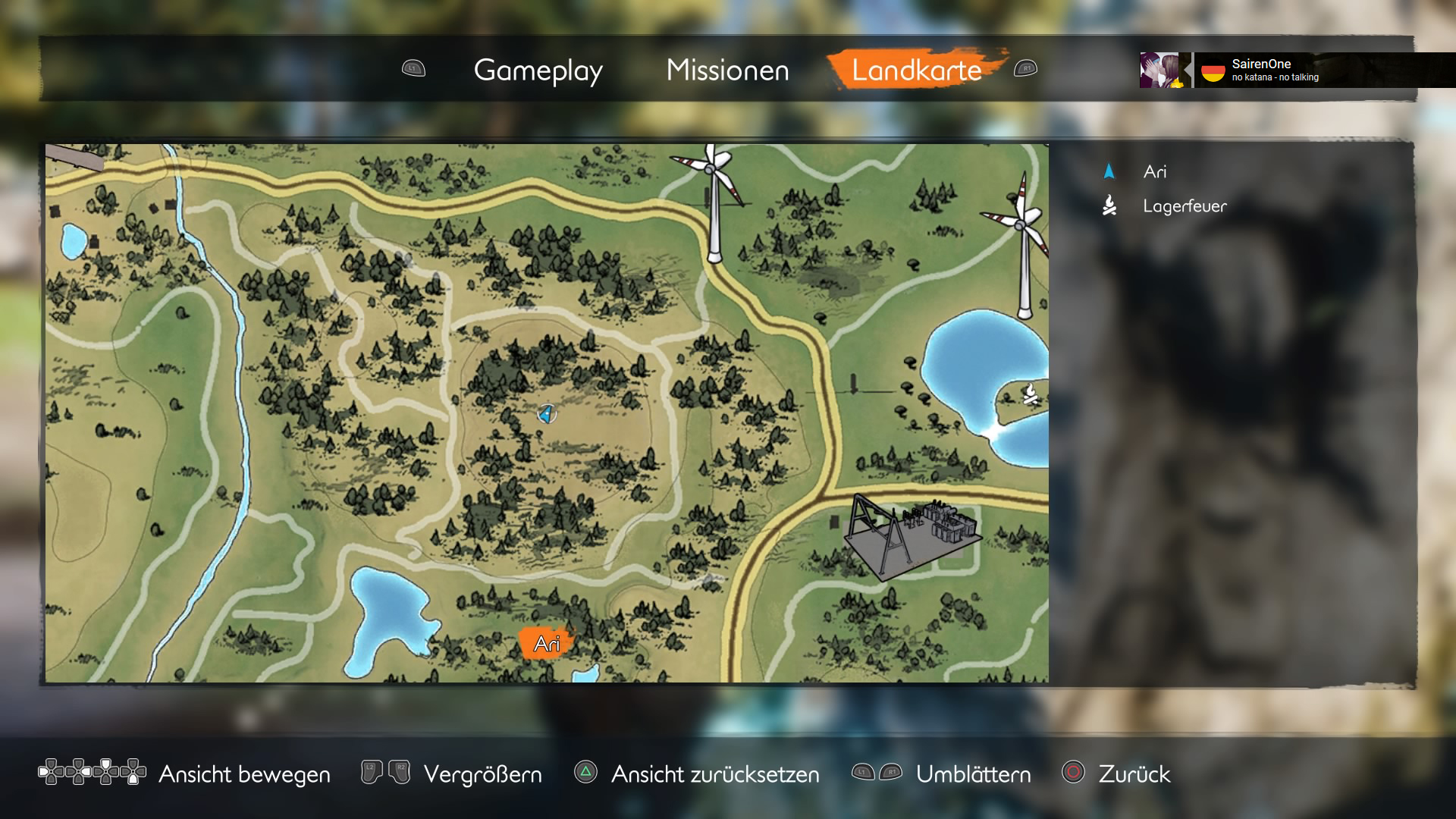Reset the view with Ansicht zurücksetzen
1456x819 pixels.
tap(714, 774)
